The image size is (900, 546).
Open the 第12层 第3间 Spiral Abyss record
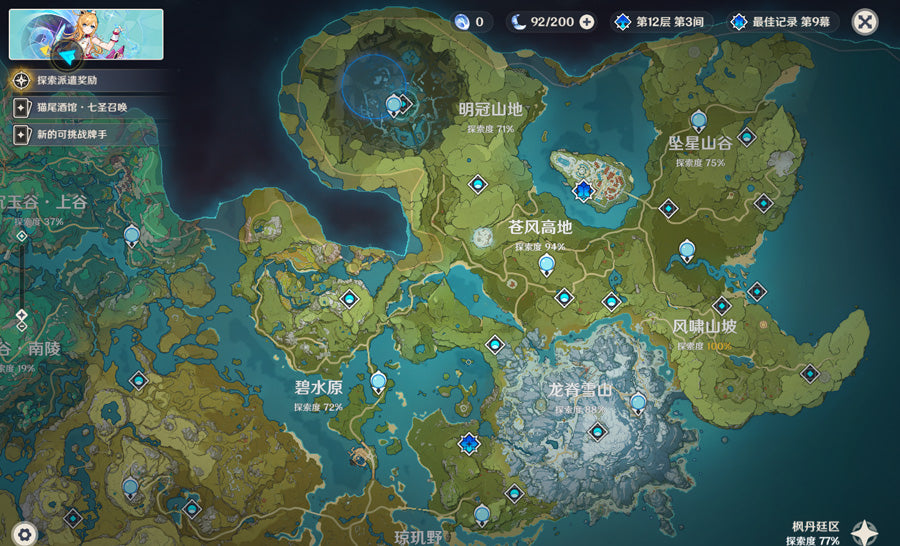click(663, 22)
